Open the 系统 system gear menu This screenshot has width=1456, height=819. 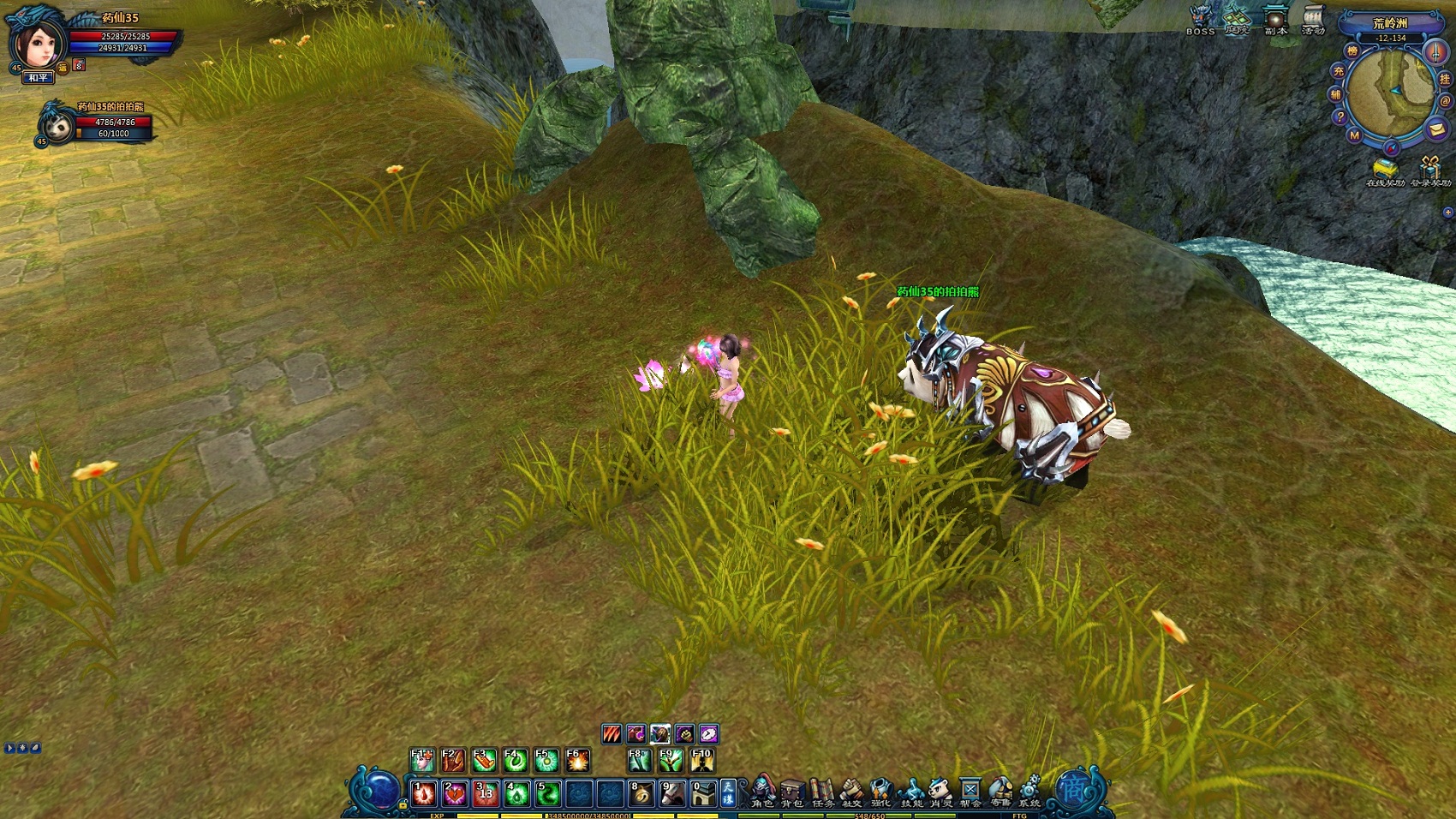pos(1029,791)
